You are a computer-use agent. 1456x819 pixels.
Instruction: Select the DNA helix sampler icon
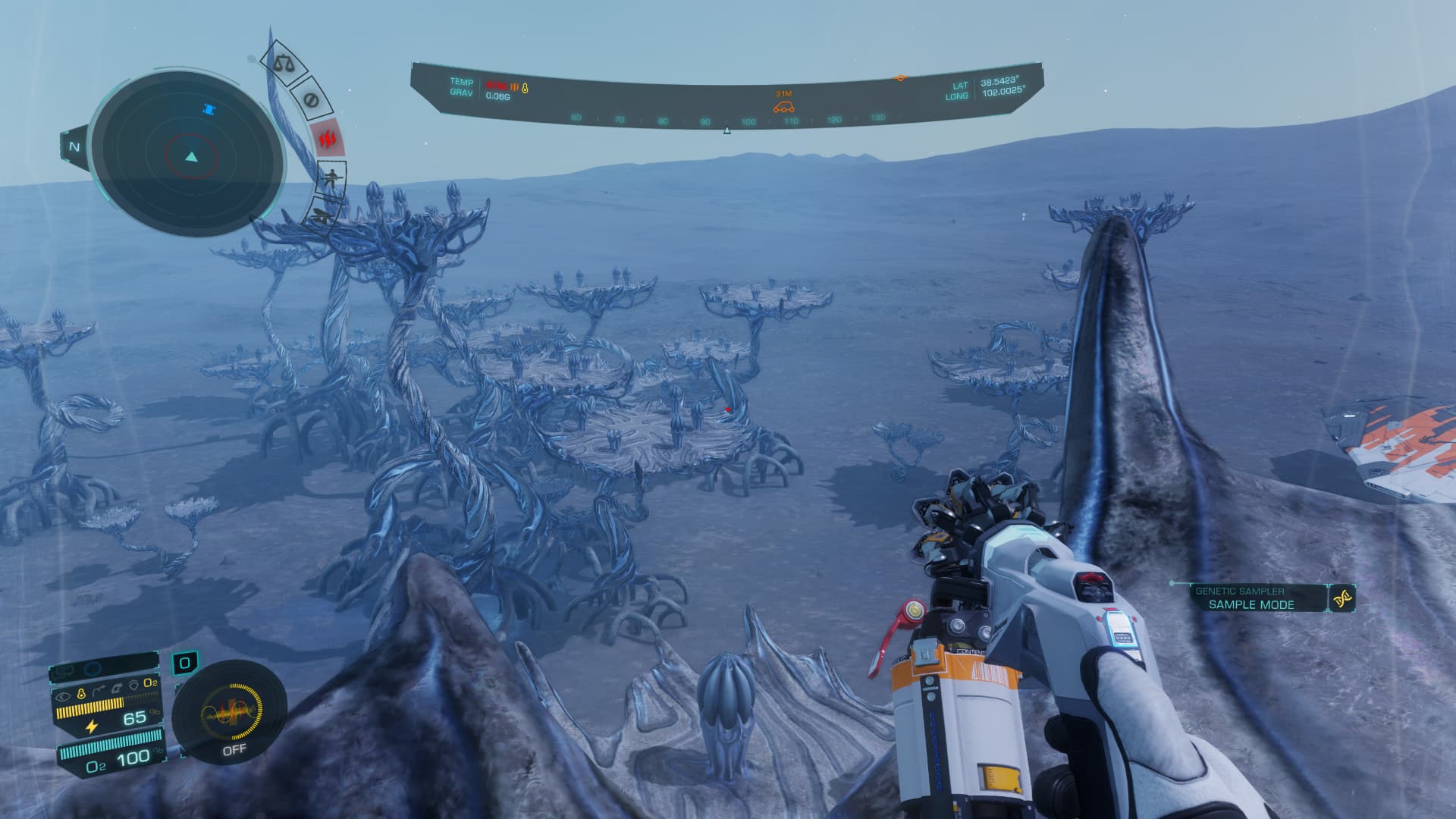pyautogui.click(x=1343, y=598)
